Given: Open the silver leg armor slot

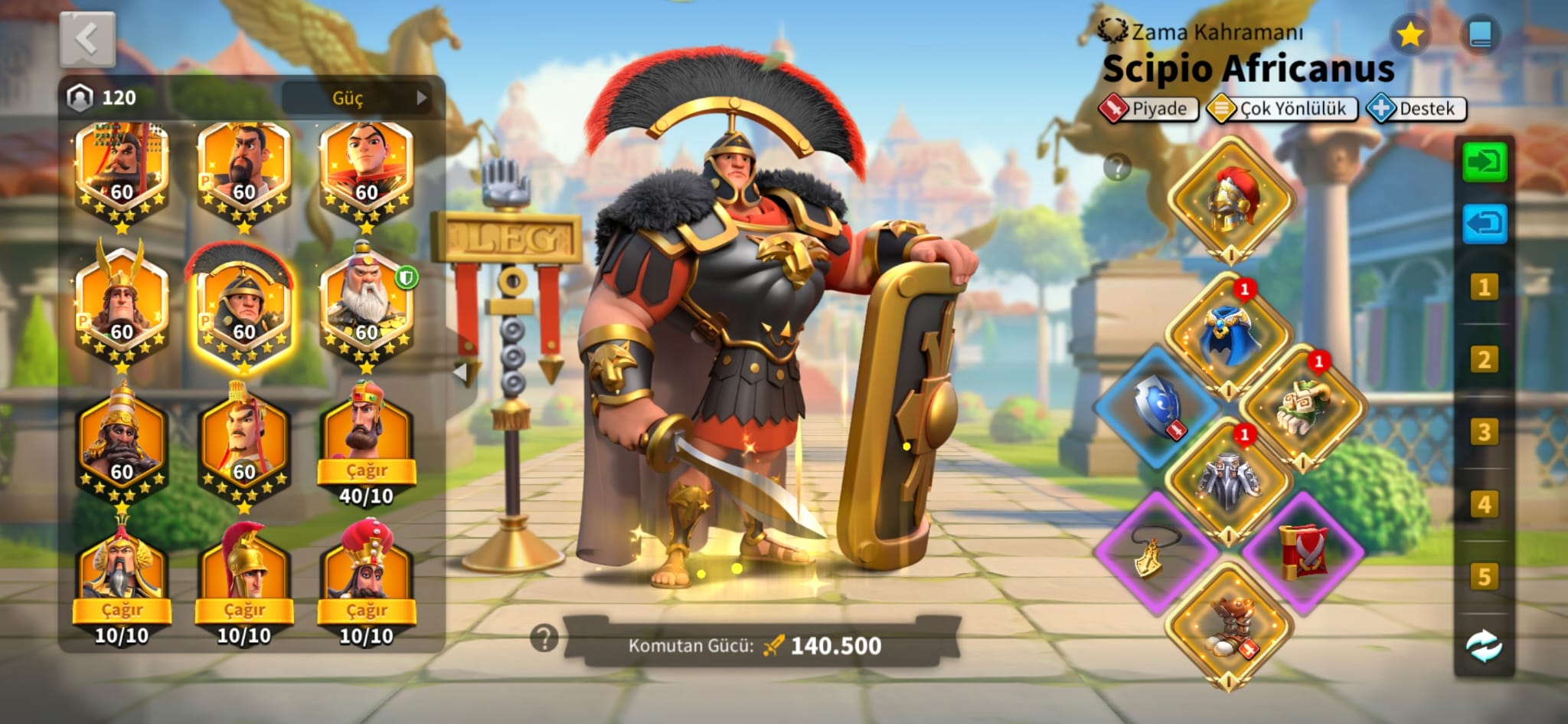Looking at the screenshot, I should 1230,479.
